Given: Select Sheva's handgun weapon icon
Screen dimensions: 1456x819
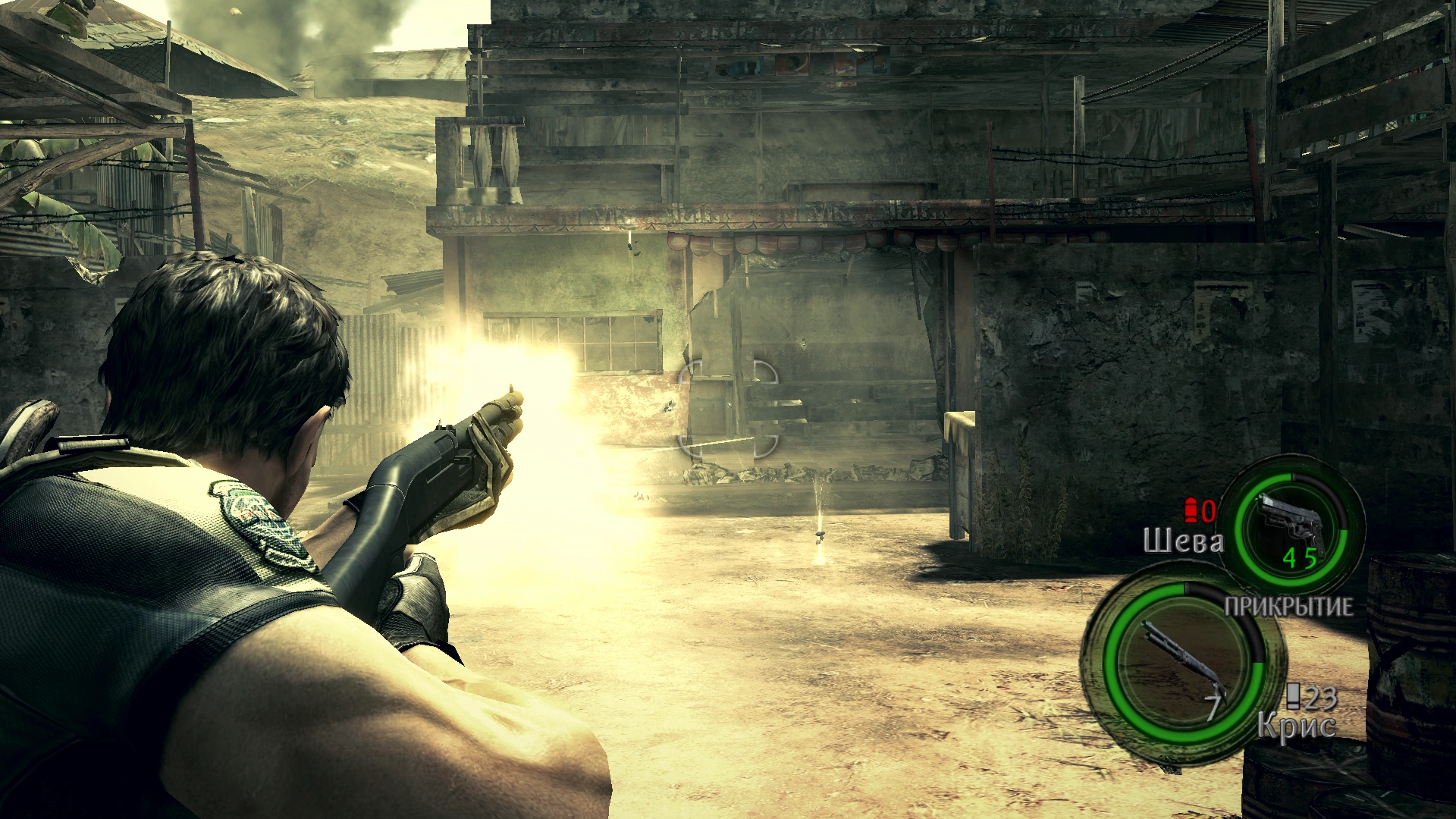Looking at the screenshot, I should tap(1291, 525).
